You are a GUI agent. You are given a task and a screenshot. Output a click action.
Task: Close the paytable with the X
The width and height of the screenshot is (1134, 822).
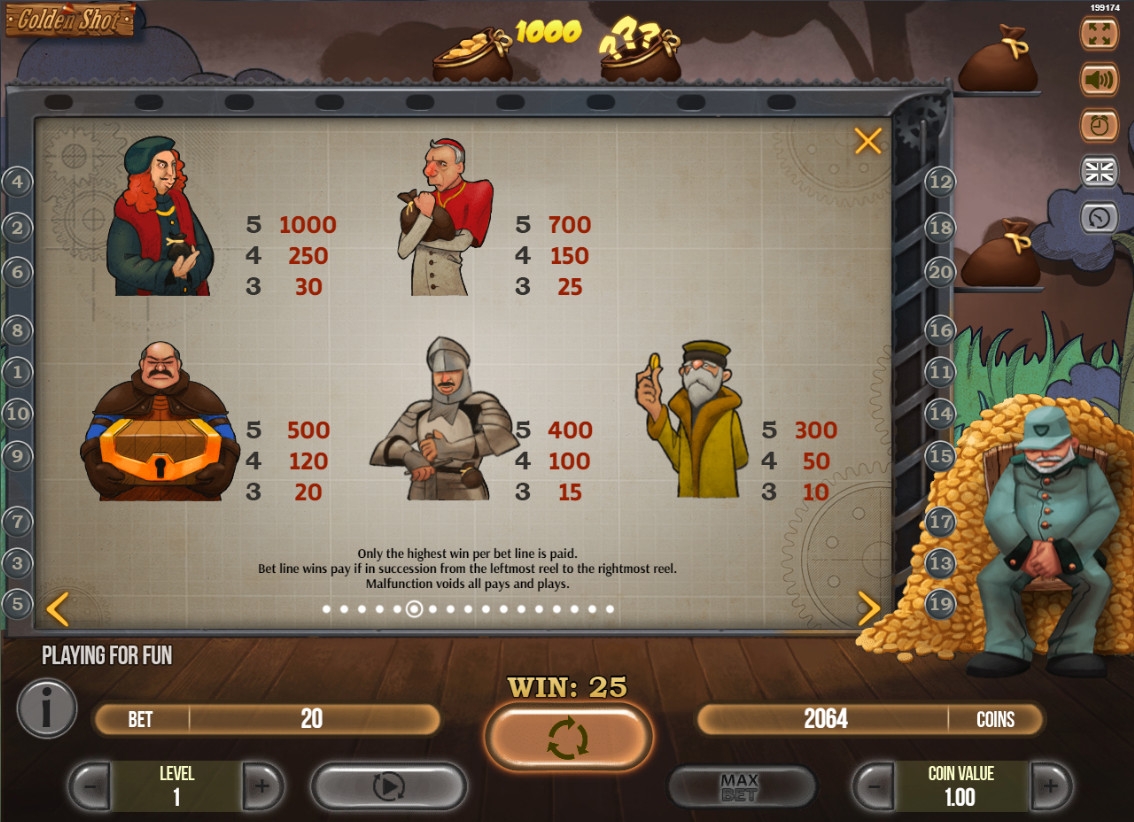point(868,141)
